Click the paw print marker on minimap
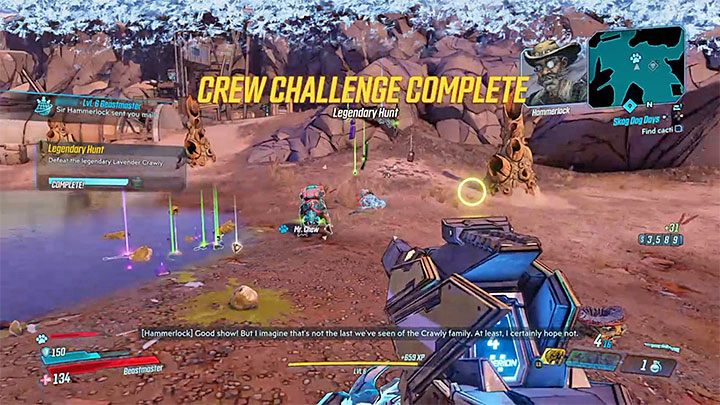This screenshot has height=405, width=720. click(x=634, y=59)
